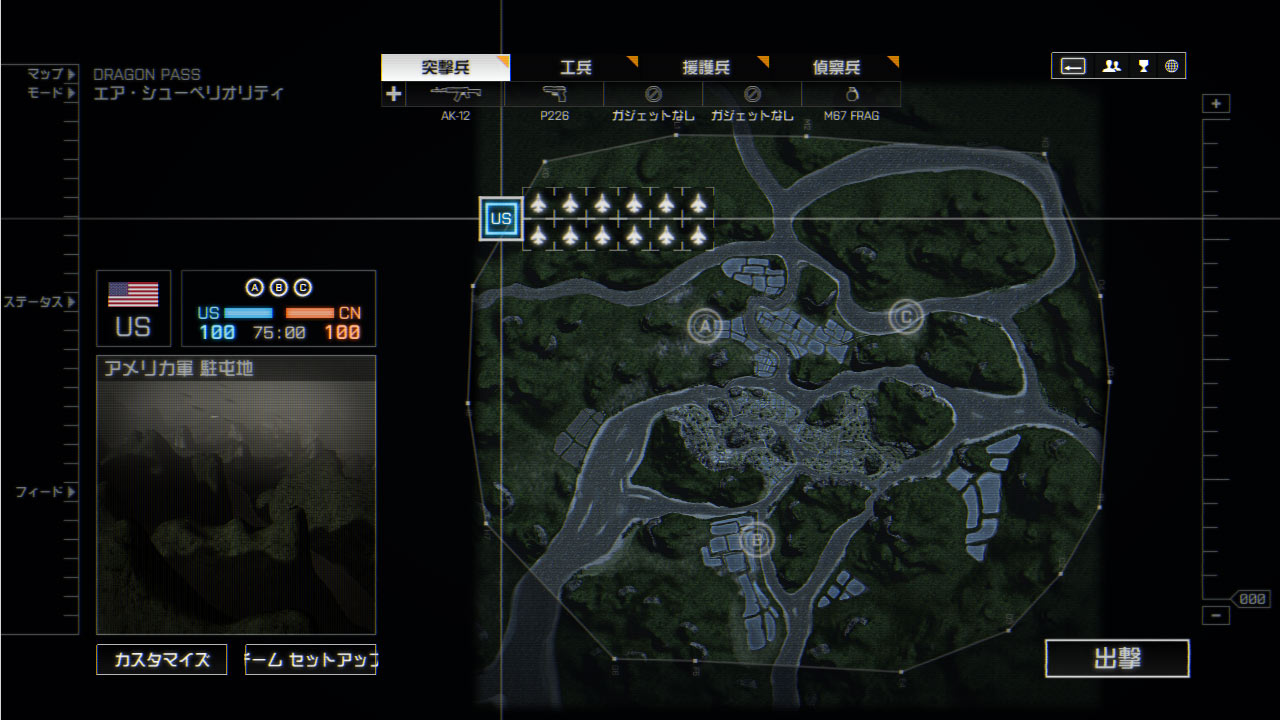Select the US base spawn point
Screen dimensions: 1280x720
coord(501,219)
